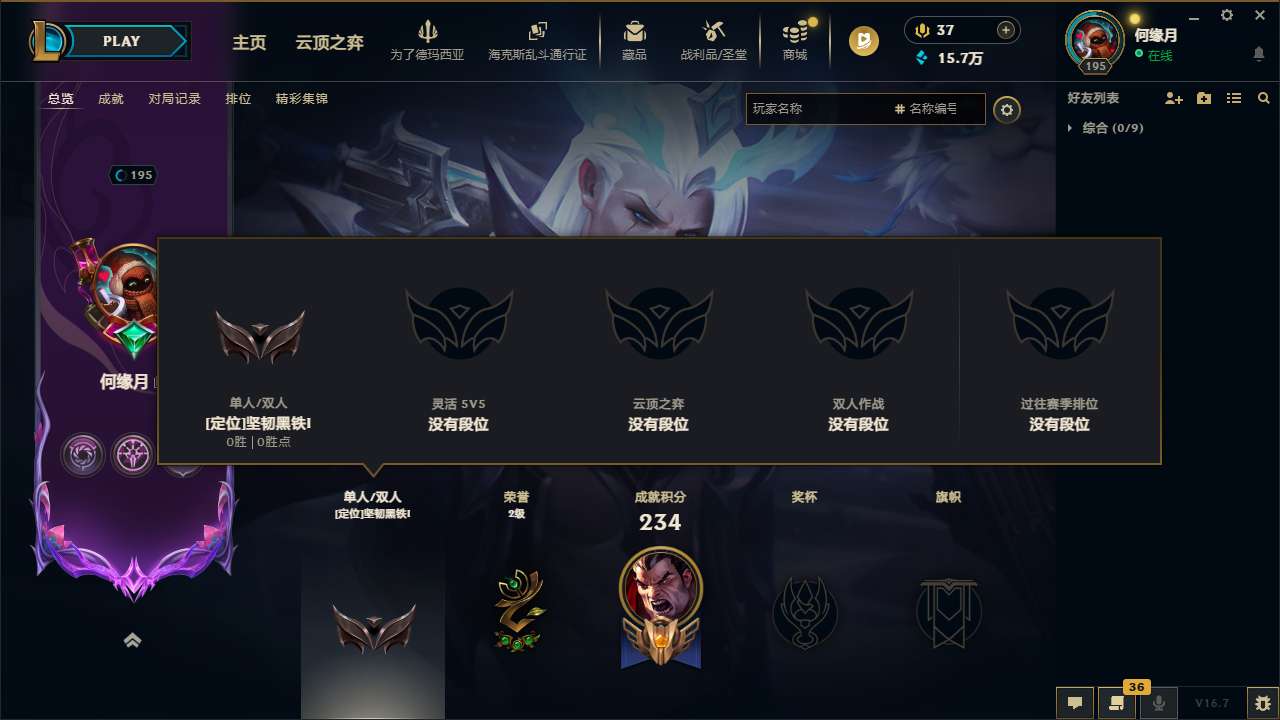Screen dimensions: 1280x720
Task: Click the plus button to buy RP
Action: click(x=1004, y=30)
